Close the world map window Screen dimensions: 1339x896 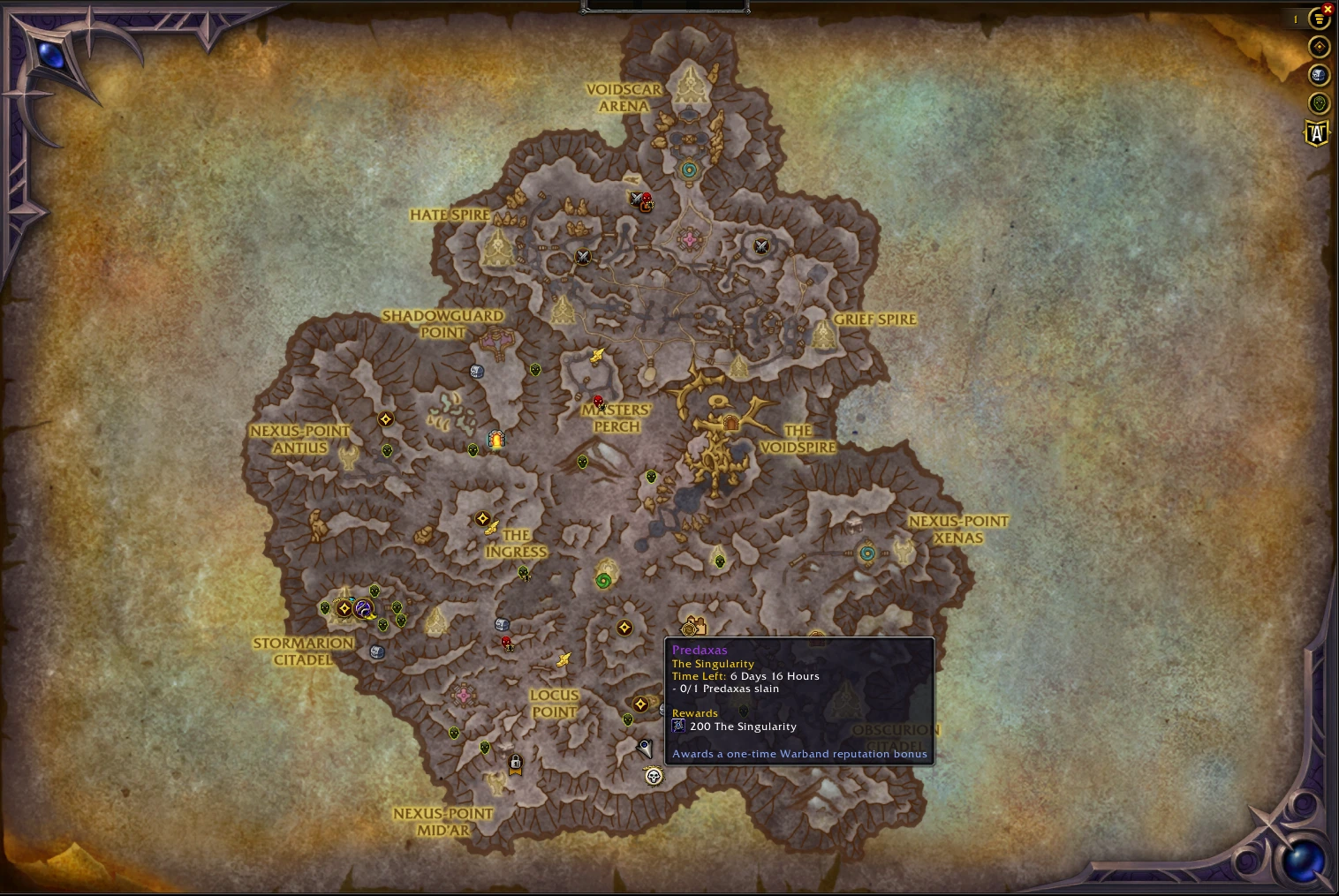[x=1328, y=10]
